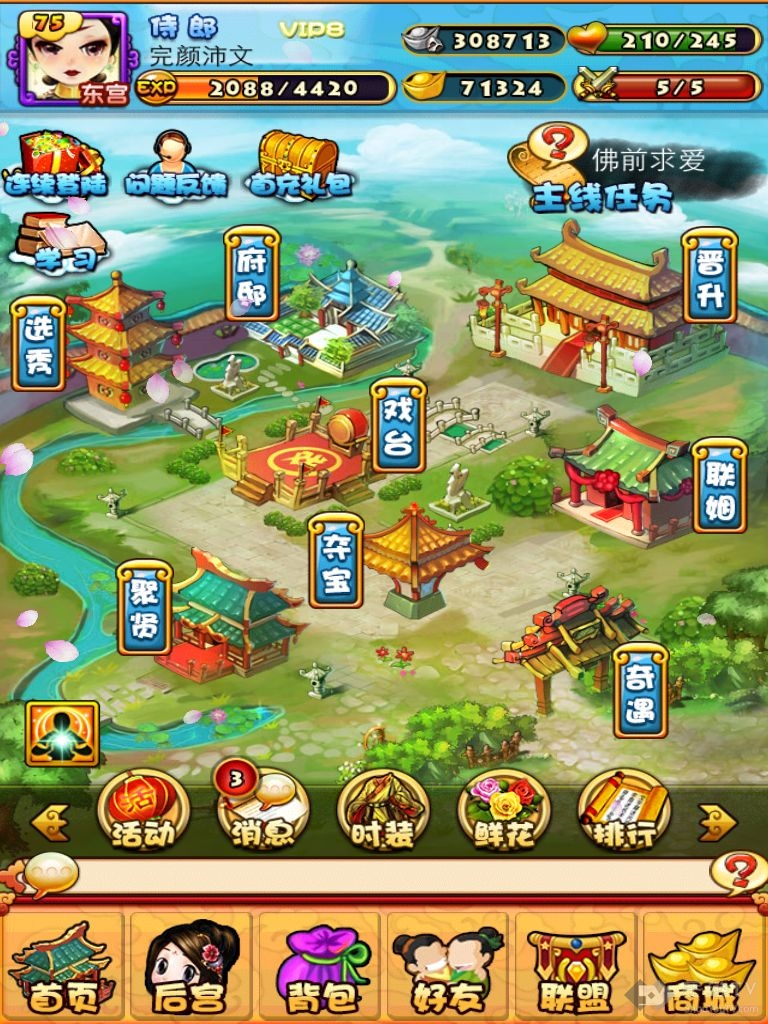Claim the 连续登陆 login reward gift
The height and width of the screenshot is (1024, 768).
pyautogui.click(x=57, y=163)
